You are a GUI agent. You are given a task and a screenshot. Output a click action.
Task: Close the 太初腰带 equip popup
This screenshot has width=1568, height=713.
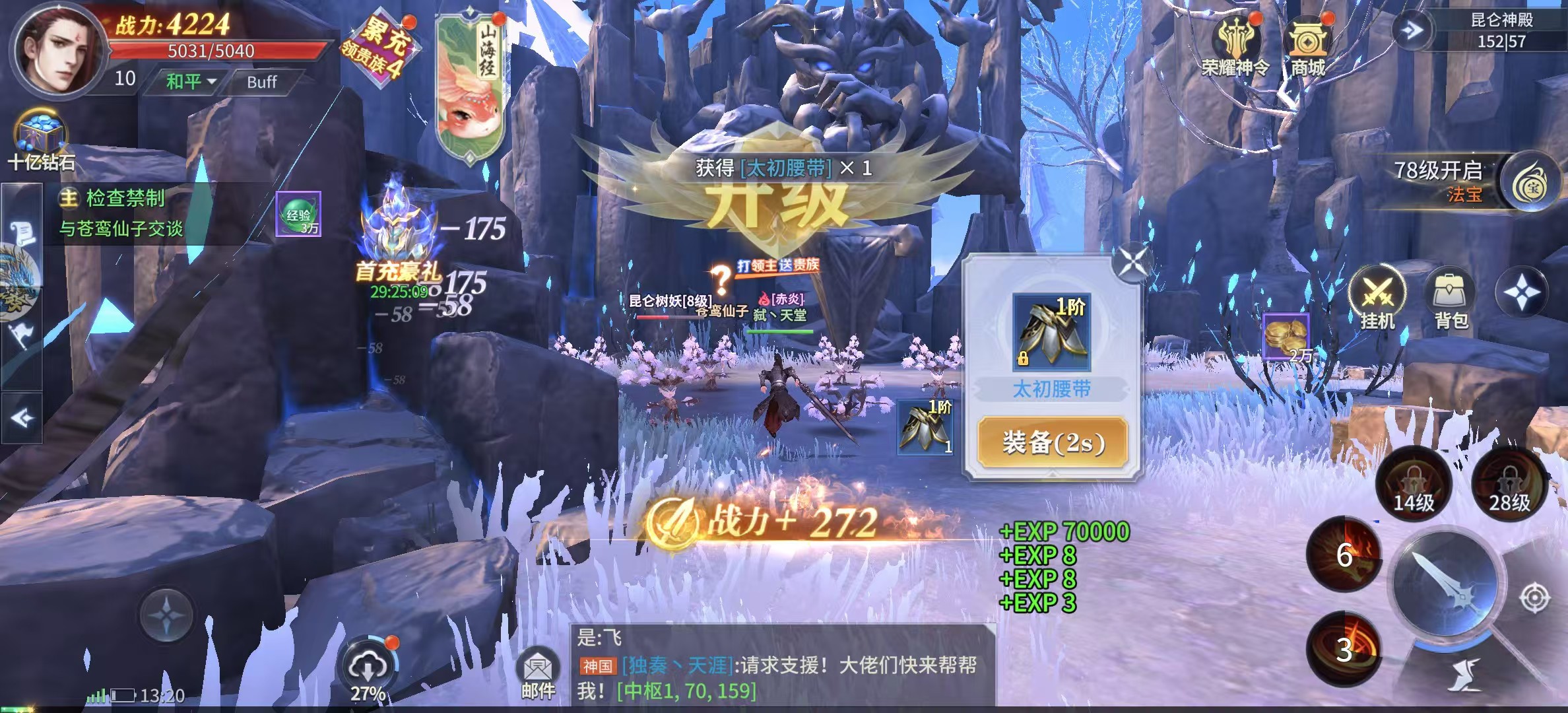1132,261
